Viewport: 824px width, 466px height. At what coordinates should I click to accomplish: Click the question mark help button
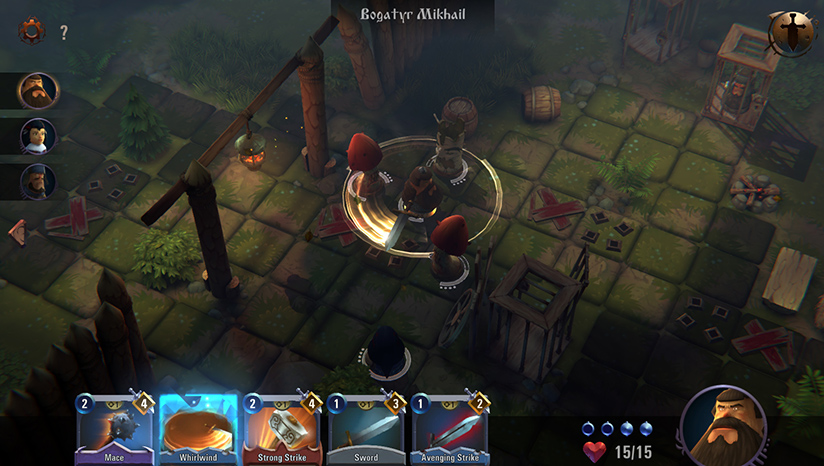[64, 33]
